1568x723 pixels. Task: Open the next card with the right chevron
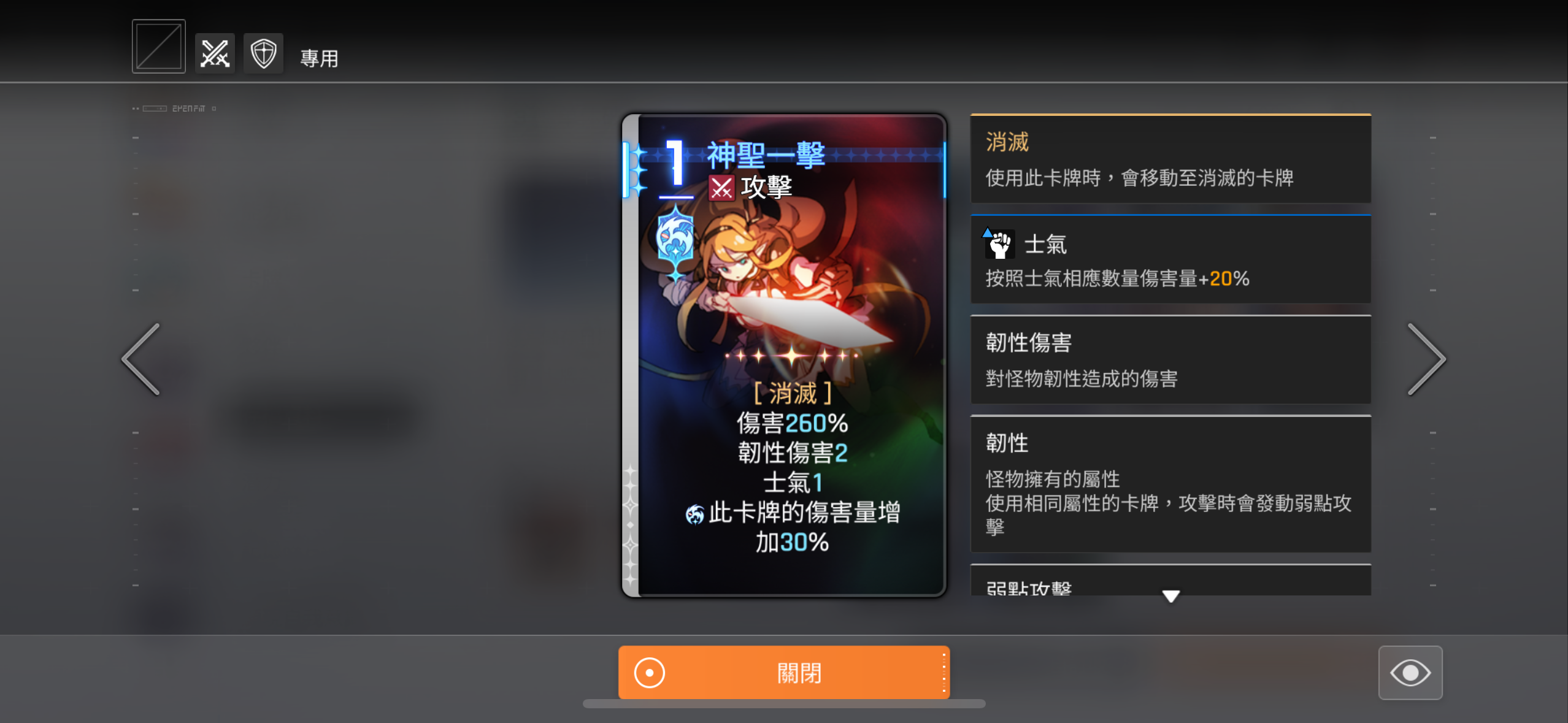[1428, 358]
